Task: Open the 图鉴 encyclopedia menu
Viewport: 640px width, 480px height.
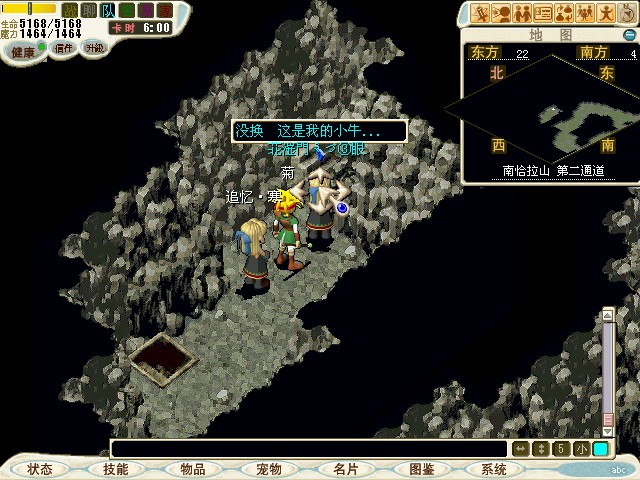Action: coord(421,469)
